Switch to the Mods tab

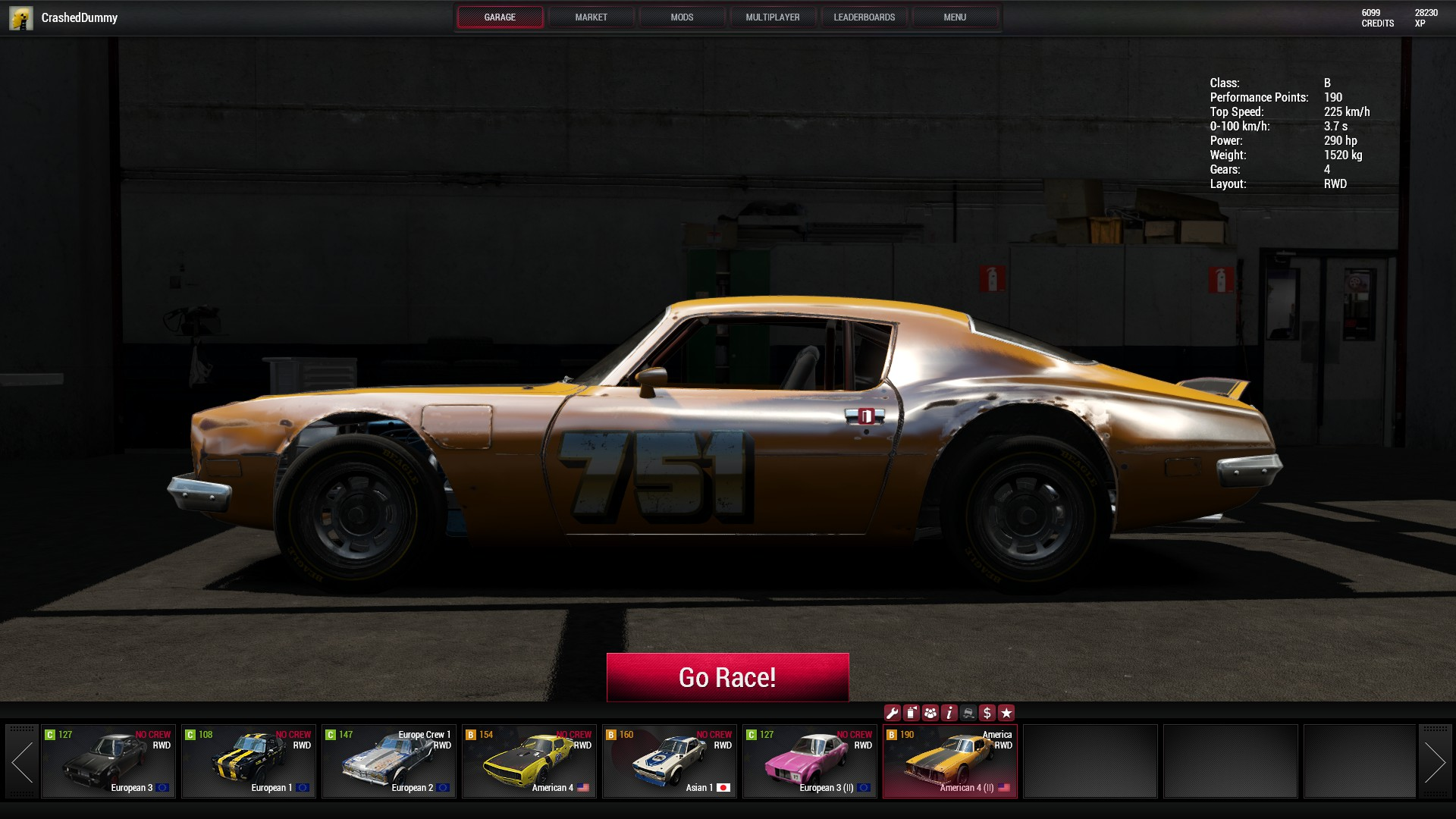click(682, 17)
